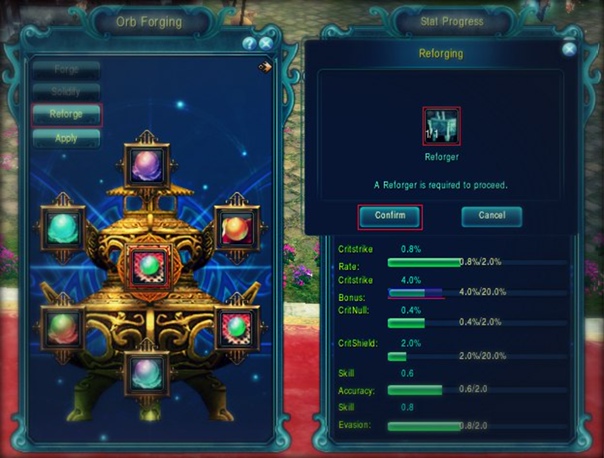This screenshot has height=458, width=604.
Task: Click the Apply button
Action: tap(66, 138)
